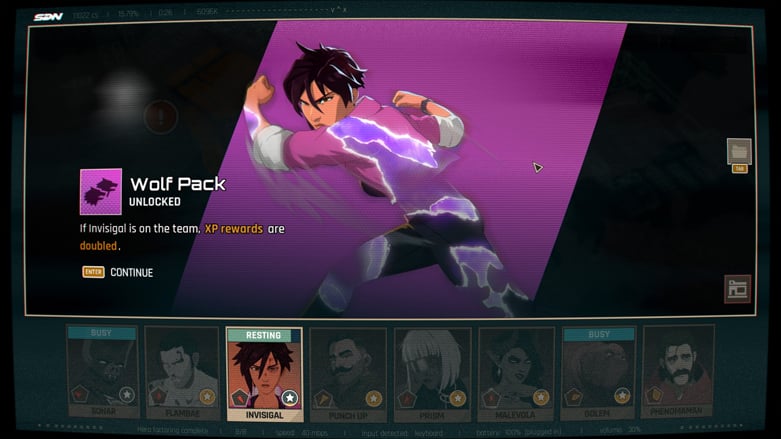This screenshot has width=781, height=439.
Task: Click CONTINUE to dismiss the unlock screen
Action: [x=130, y=272]
